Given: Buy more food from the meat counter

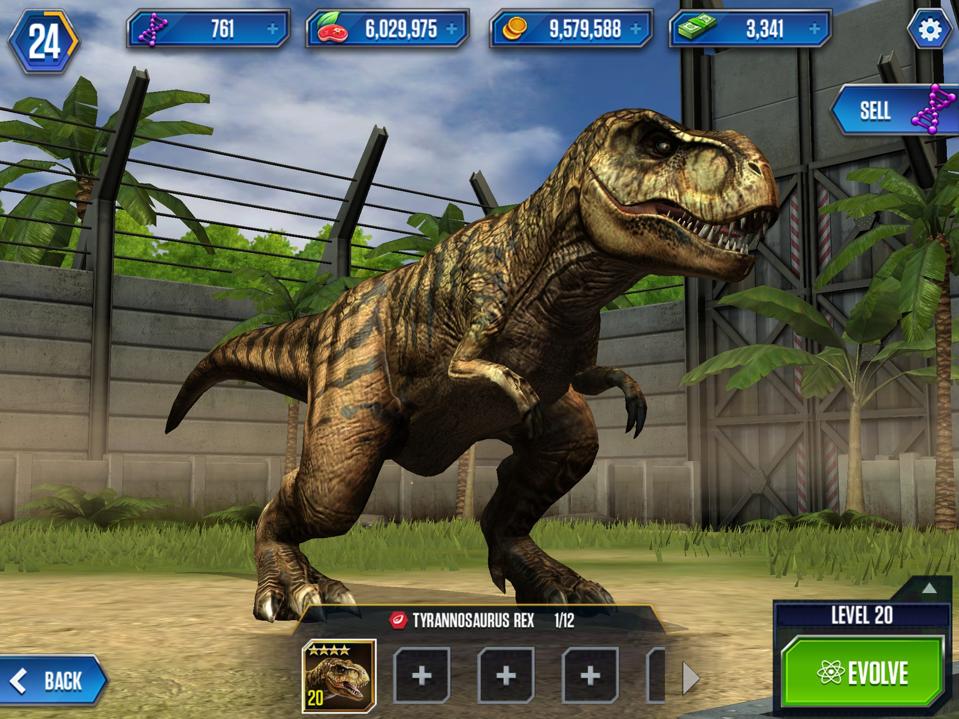Looking at the screenshot, I should [452, 29].
